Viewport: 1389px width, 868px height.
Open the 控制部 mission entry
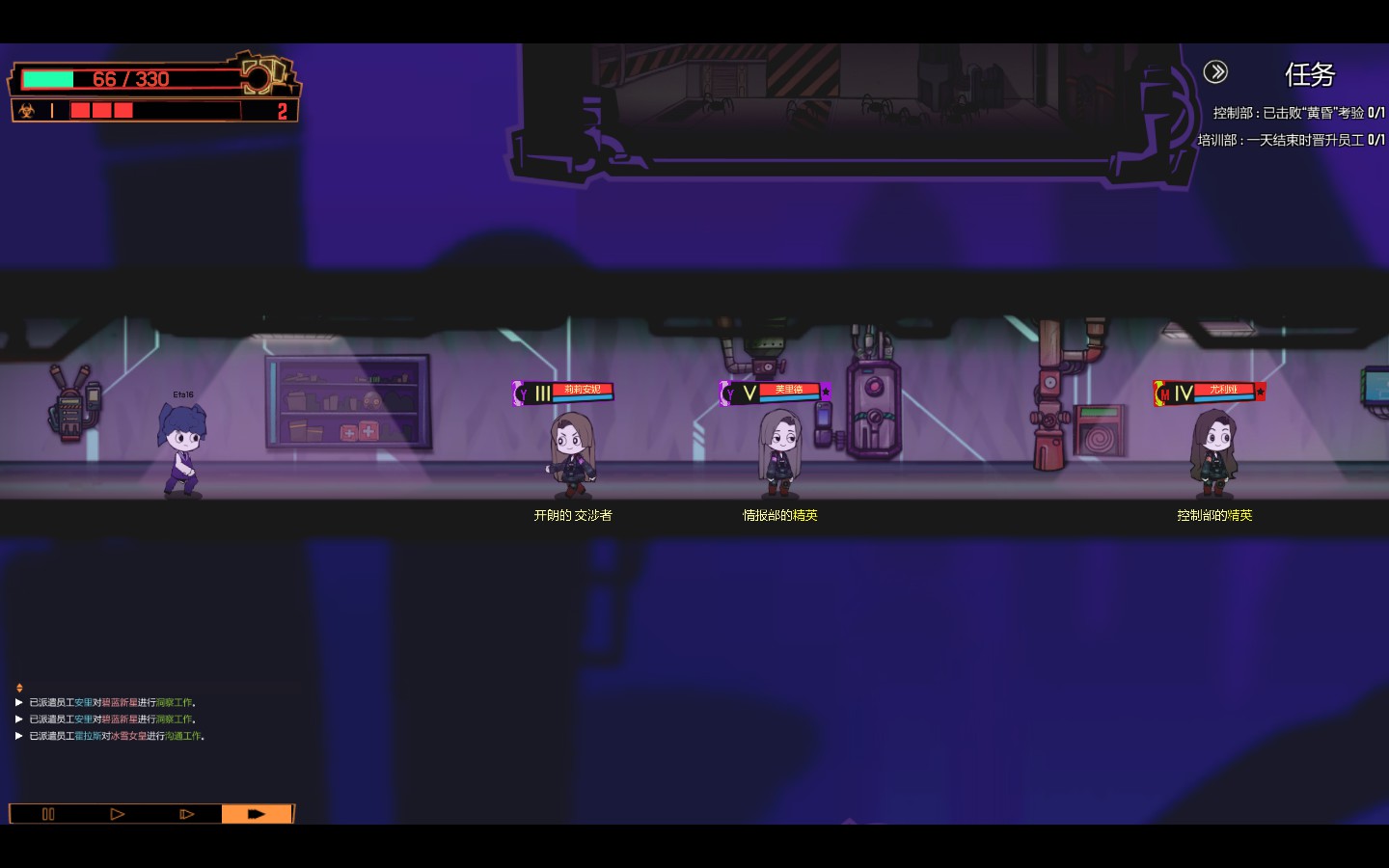point(1298,113)
